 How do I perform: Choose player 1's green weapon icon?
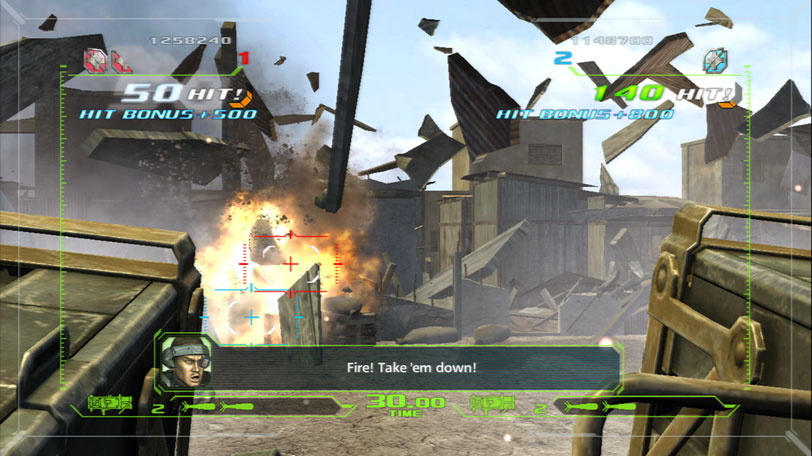pyautogui.click(x=110, y=403)
